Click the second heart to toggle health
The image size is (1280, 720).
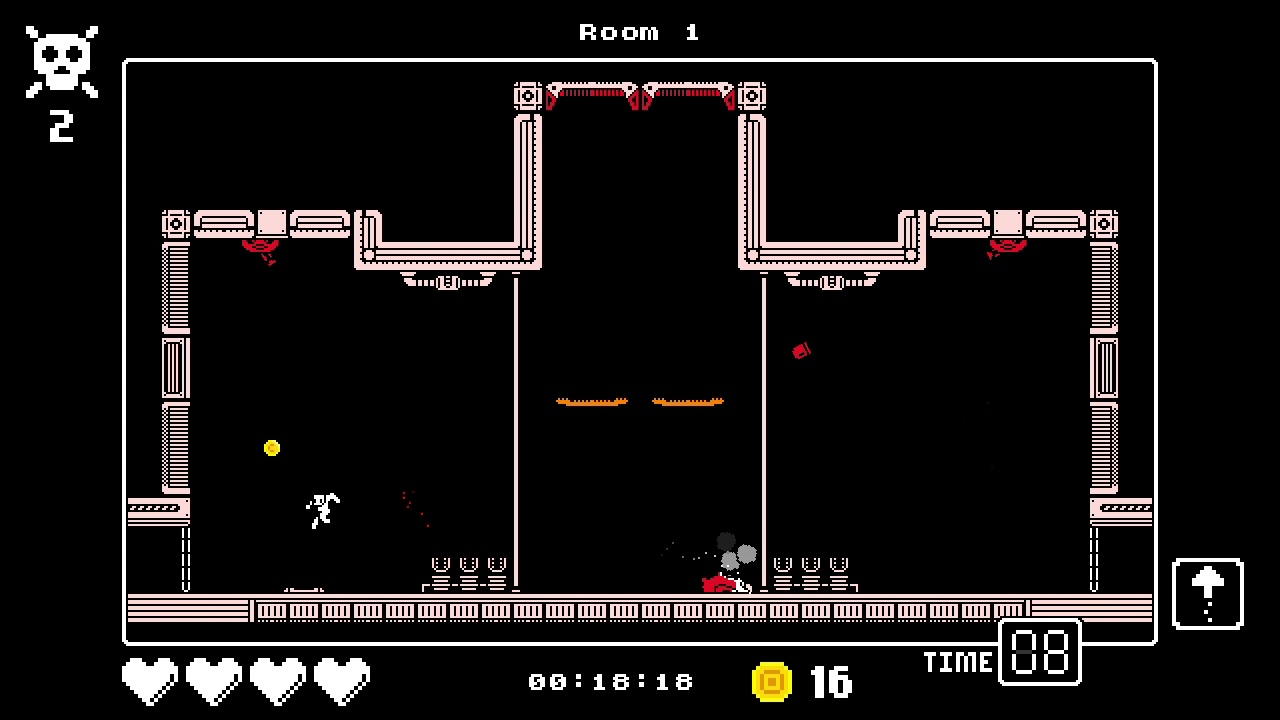(x=213, y=679)
